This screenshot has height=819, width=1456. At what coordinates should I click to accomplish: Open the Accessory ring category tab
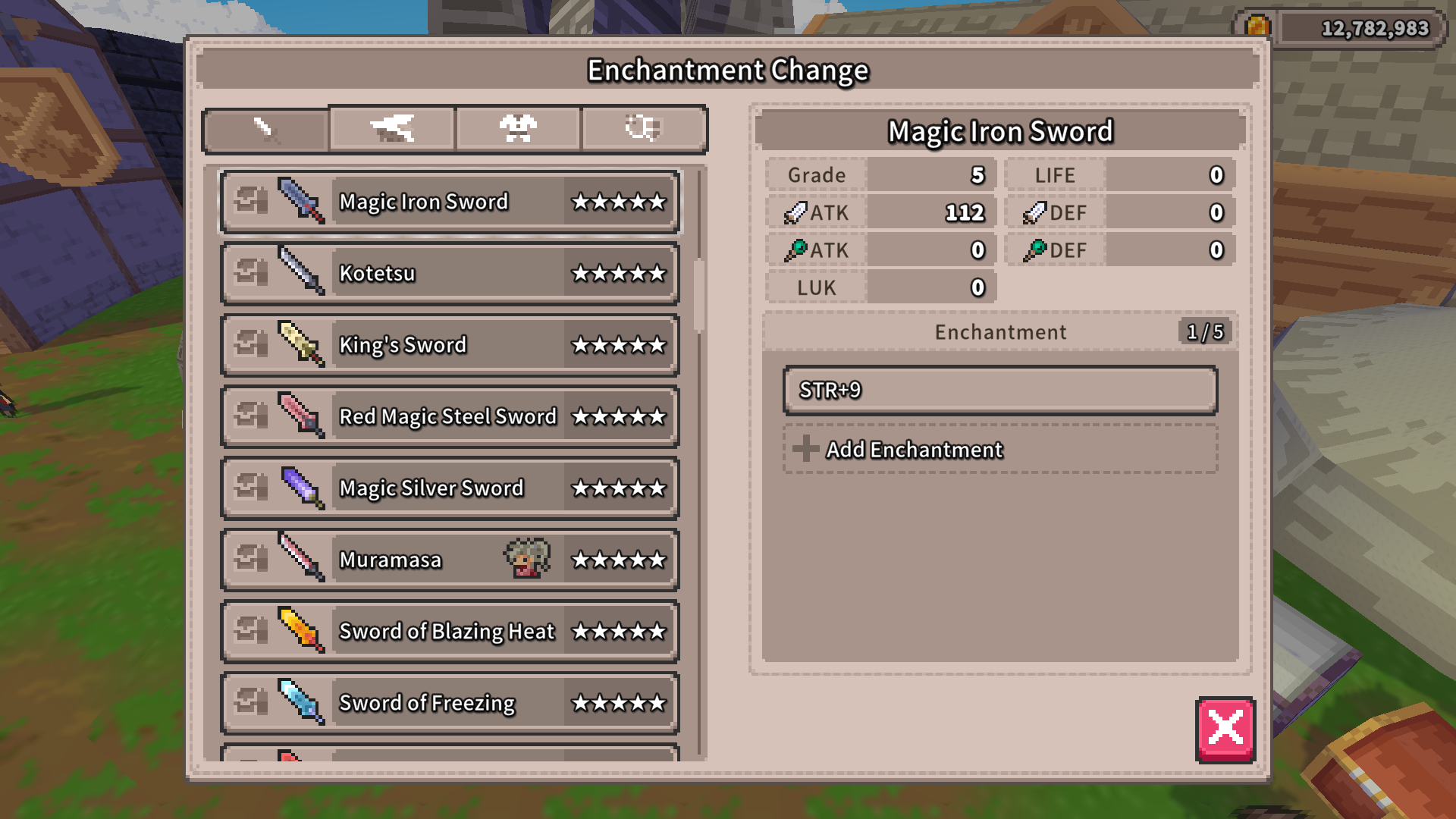(644, 128)
